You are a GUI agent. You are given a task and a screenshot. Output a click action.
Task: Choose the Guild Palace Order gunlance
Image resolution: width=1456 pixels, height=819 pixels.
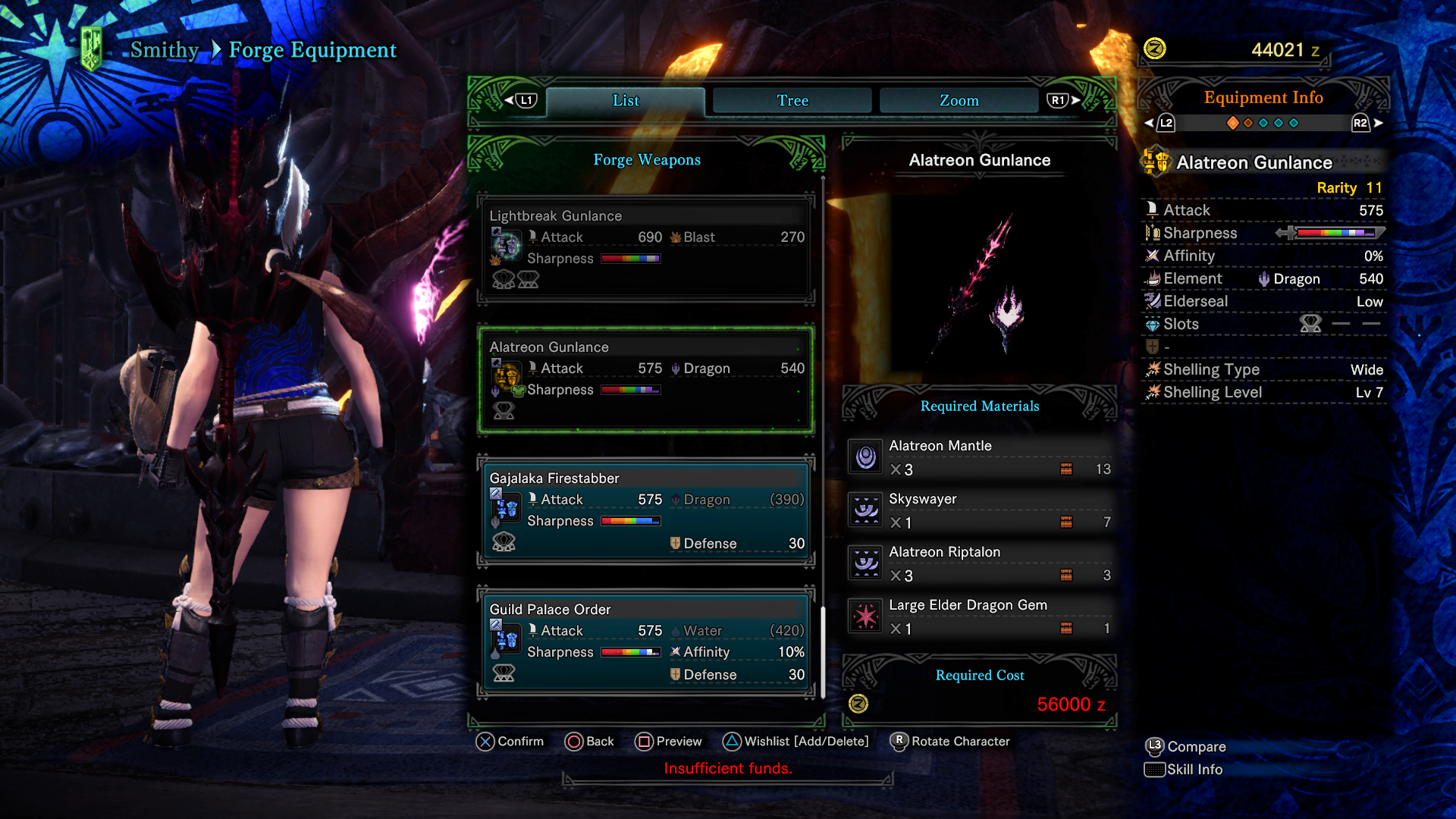tap(645, 642)
